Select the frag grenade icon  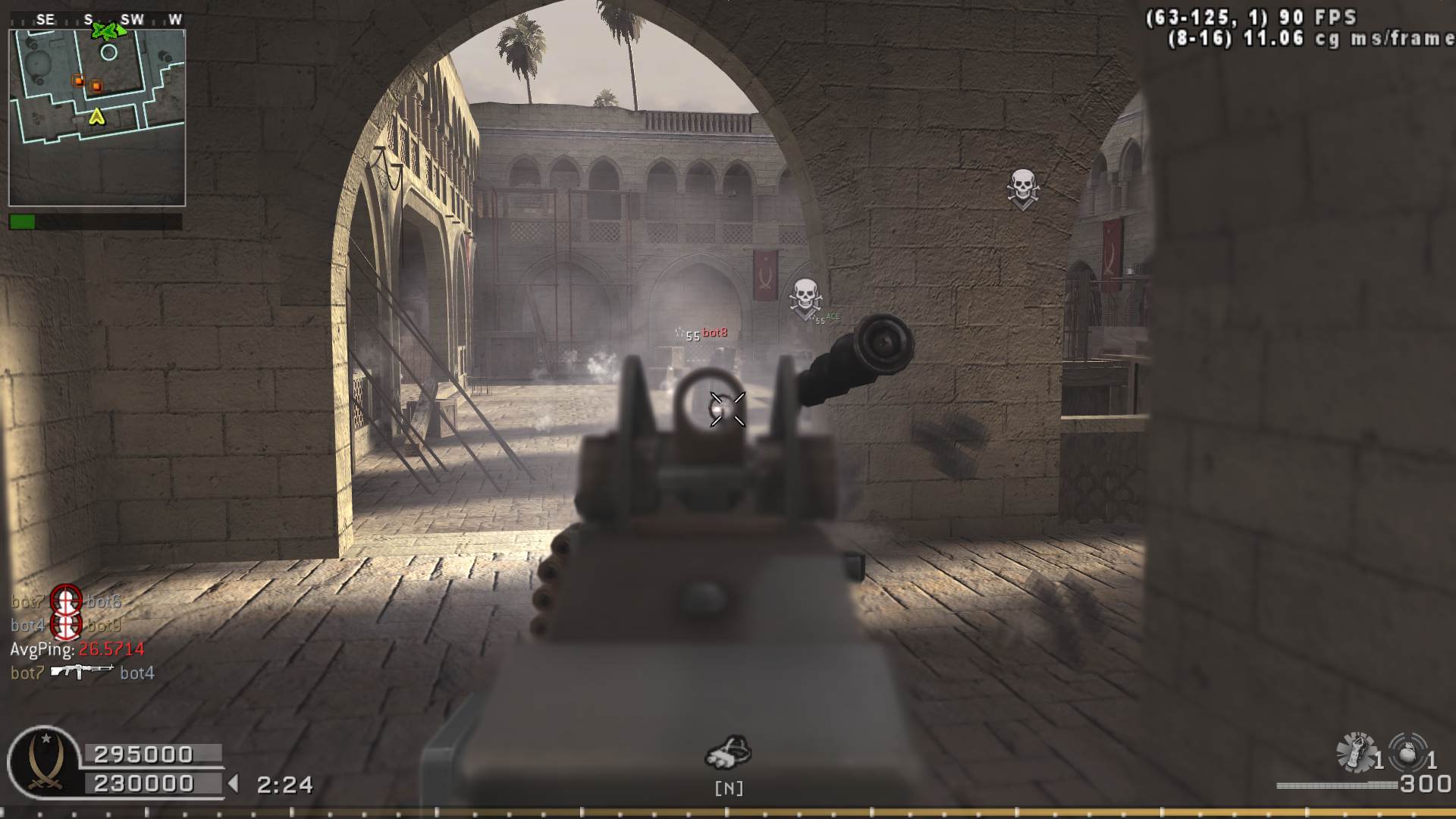point(1408,752)
